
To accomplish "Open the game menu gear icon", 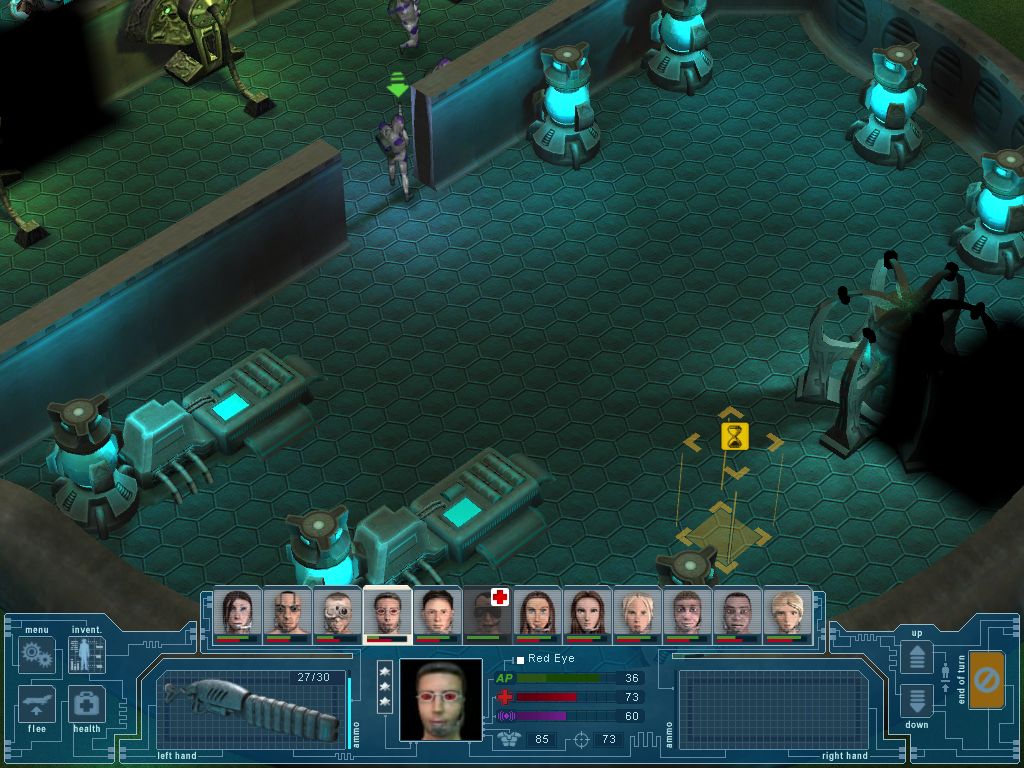I will tap(37, 655).
